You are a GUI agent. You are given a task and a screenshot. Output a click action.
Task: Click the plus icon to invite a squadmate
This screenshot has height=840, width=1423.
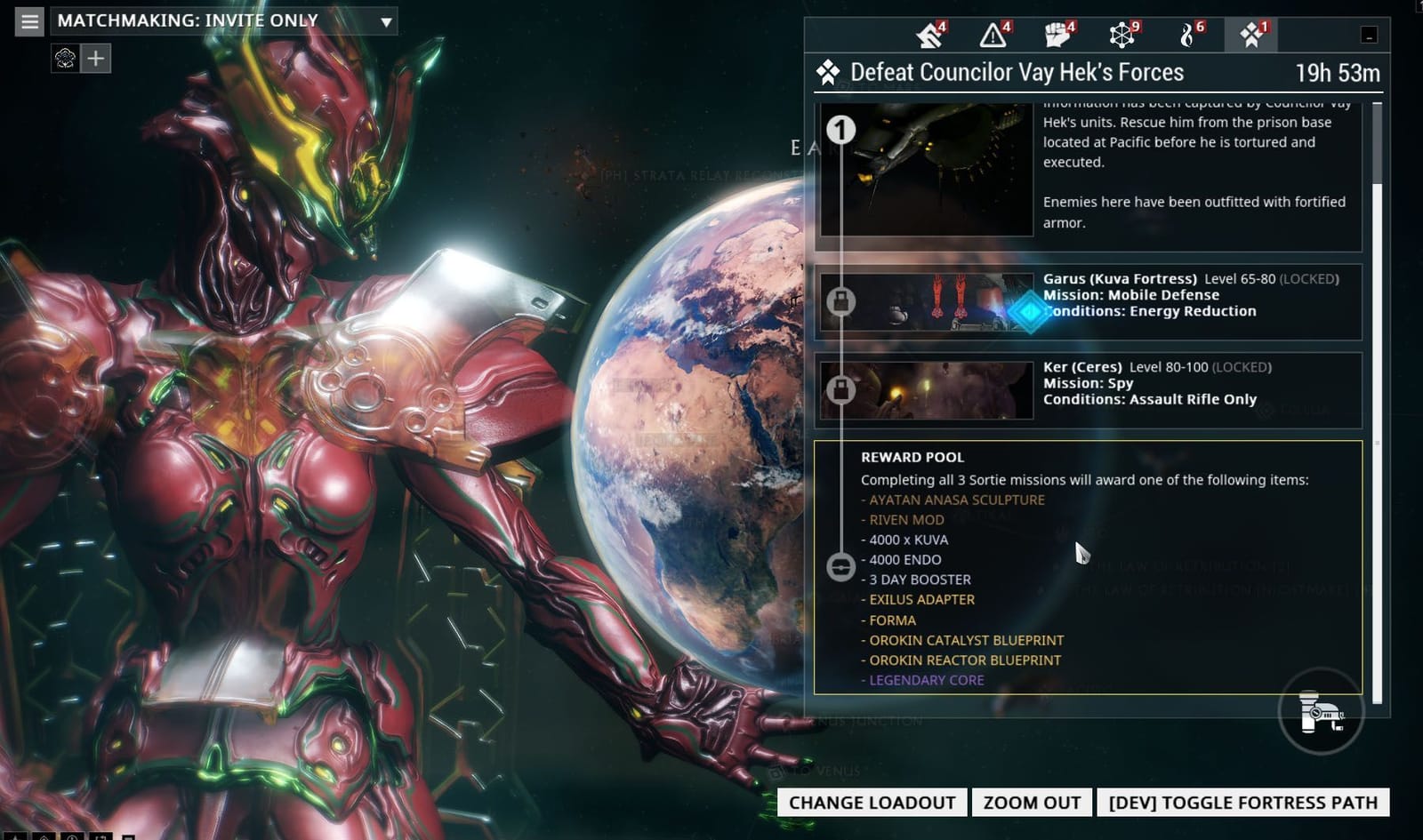[95, 58]
